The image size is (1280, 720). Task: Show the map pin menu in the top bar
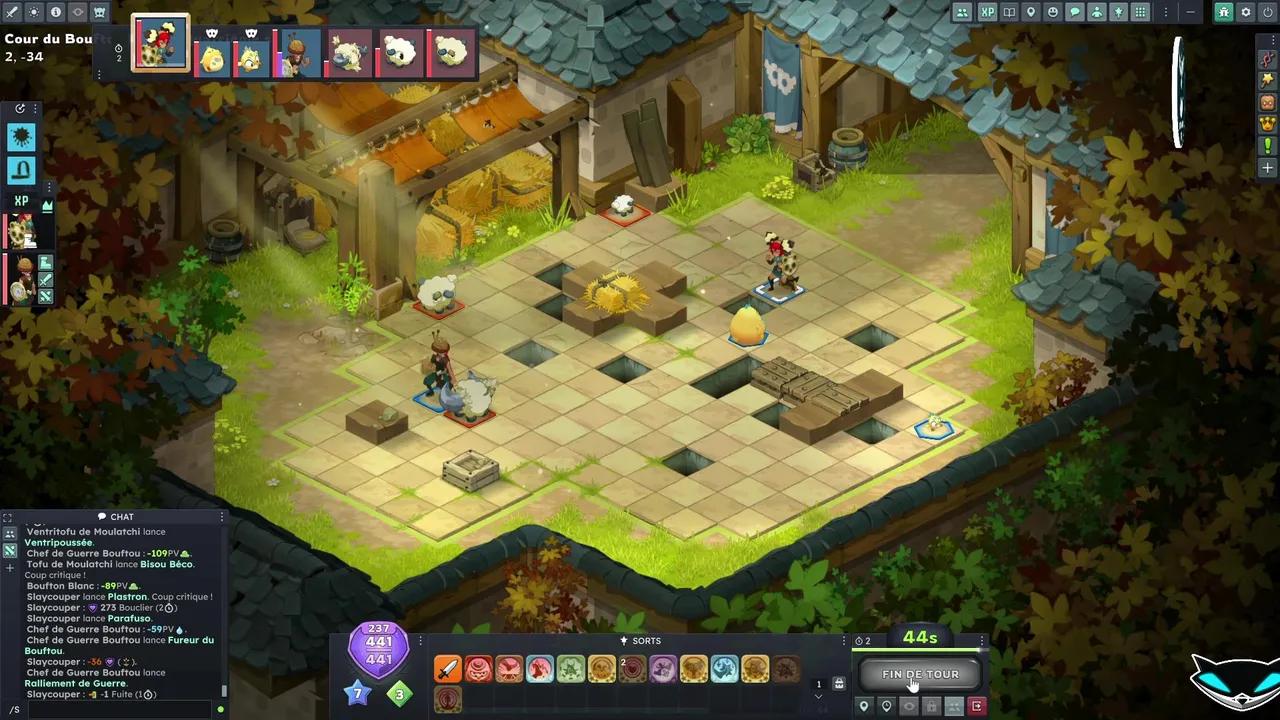[1031, 12]
